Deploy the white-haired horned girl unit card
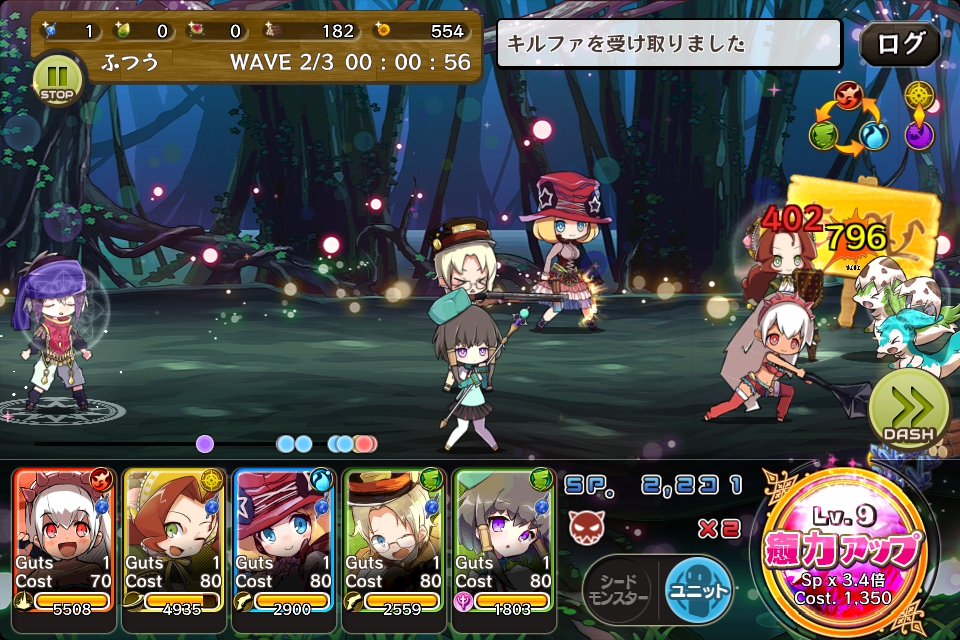960x640 pixels. click(64, 540)
